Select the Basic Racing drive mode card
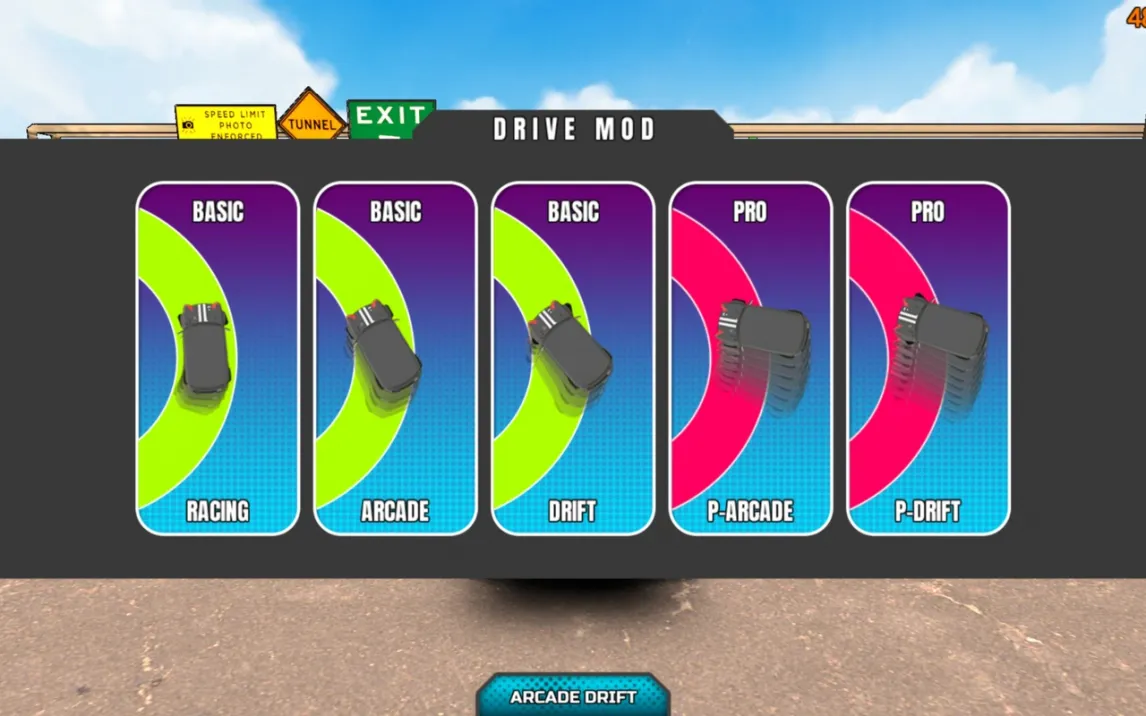This screenshot has width=1146, height=716. point(217,358)
